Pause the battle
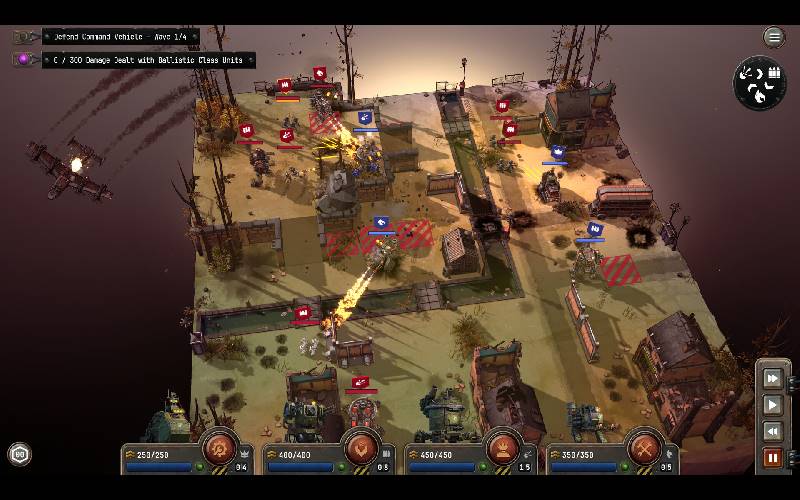 tap(772, 458)
